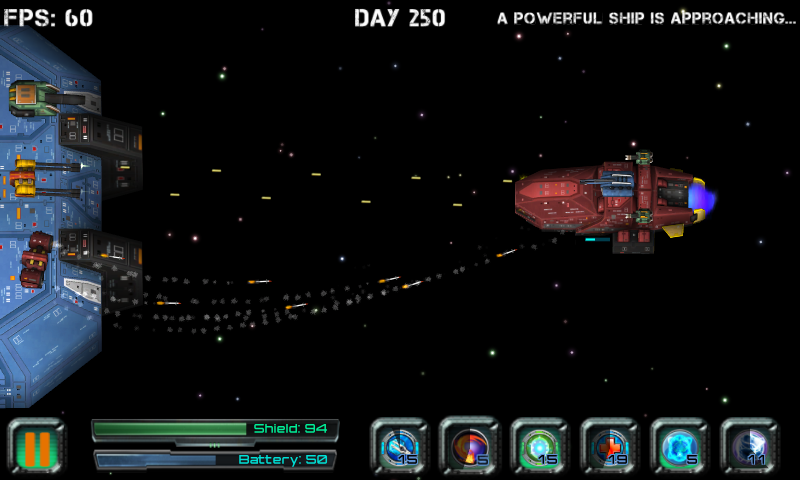Pause the game with the orange pause button
Viewport: 800px width, 480px height.
(37, 446)
